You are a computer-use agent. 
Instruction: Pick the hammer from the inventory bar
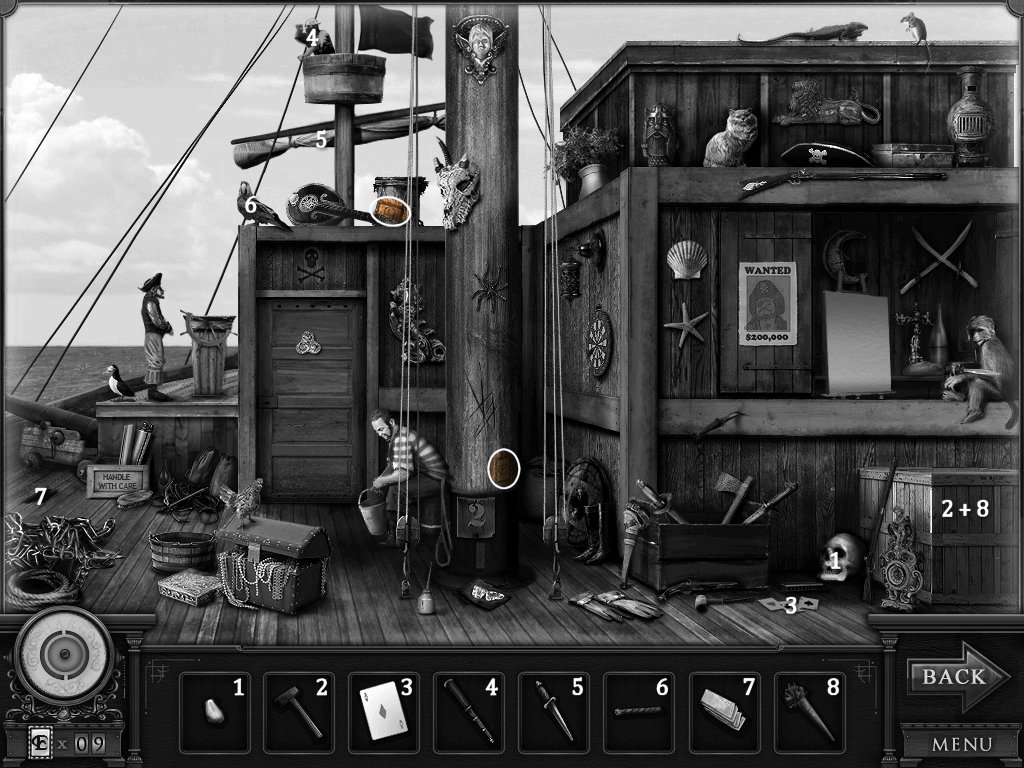tap(299, 712)
